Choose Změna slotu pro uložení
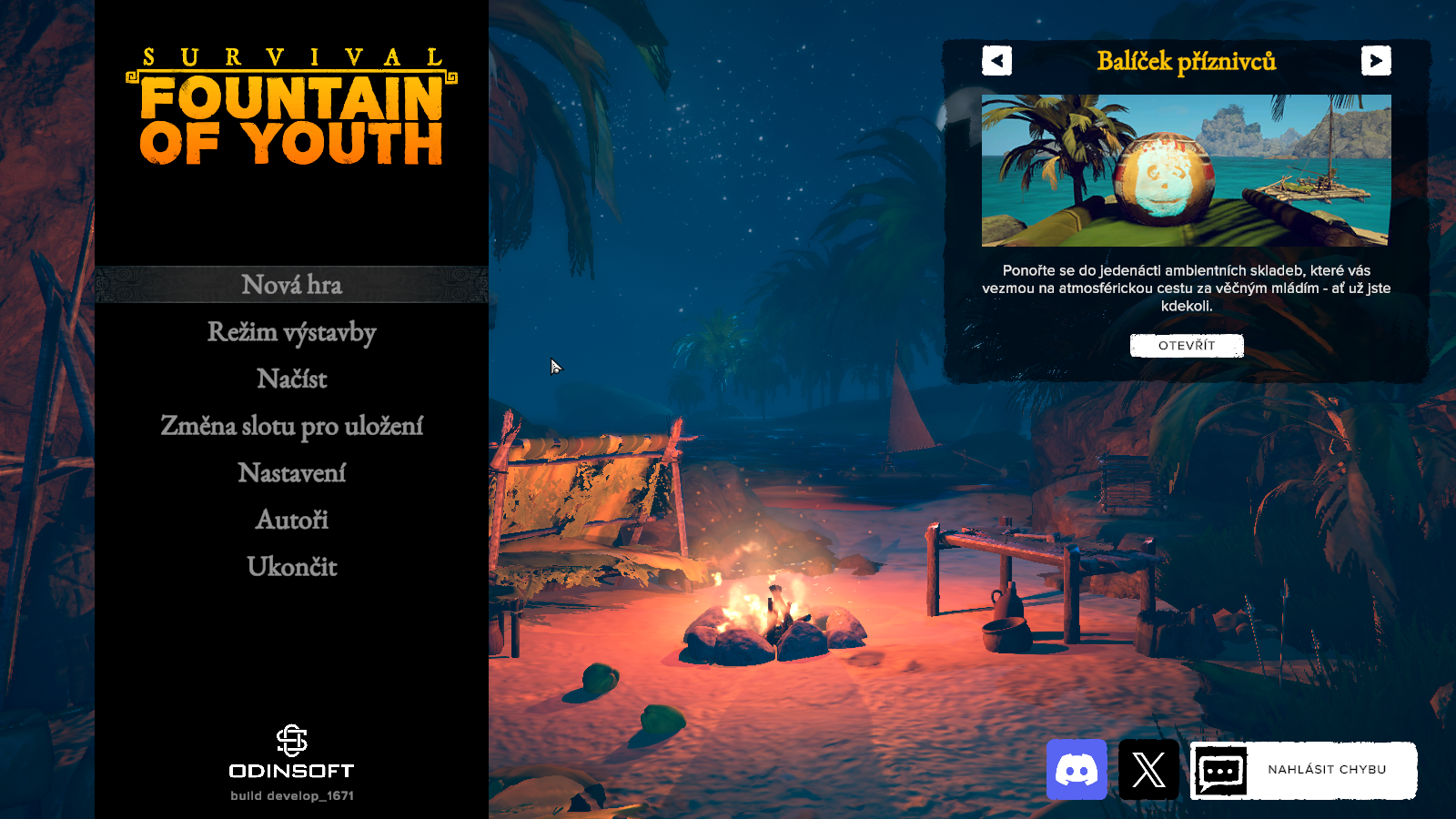 point(291,426)
